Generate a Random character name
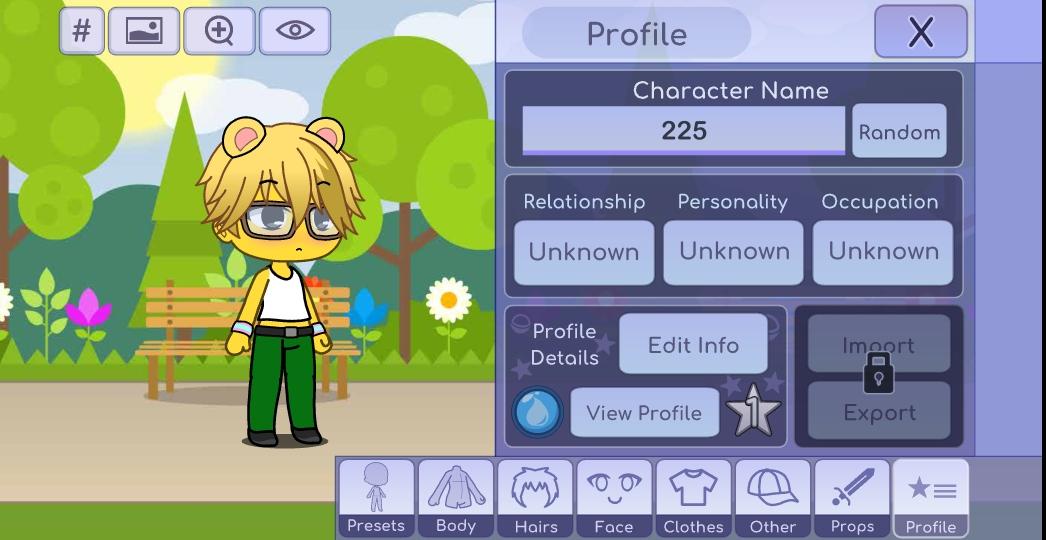This screenshot has height=540, width=1046. click(x=899, y=132)
